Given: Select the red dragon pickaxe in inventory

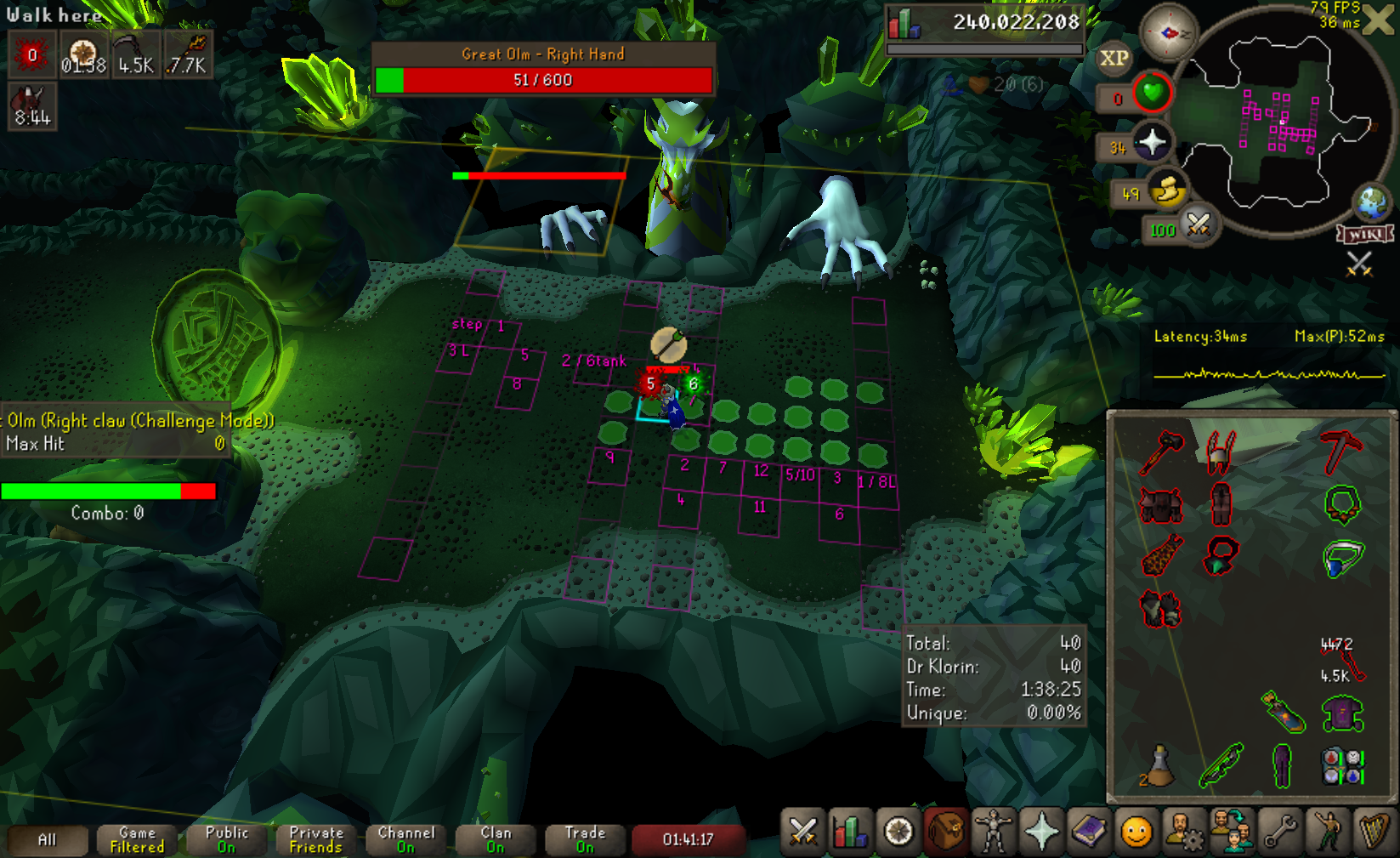Looking at the screenshot, I should (1341, 451).
